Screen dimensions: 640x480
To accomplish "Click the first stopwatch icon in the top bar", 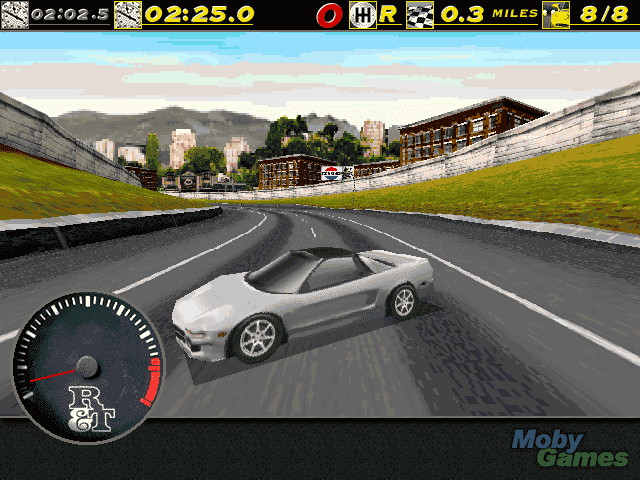I will (x=14, y=15).
